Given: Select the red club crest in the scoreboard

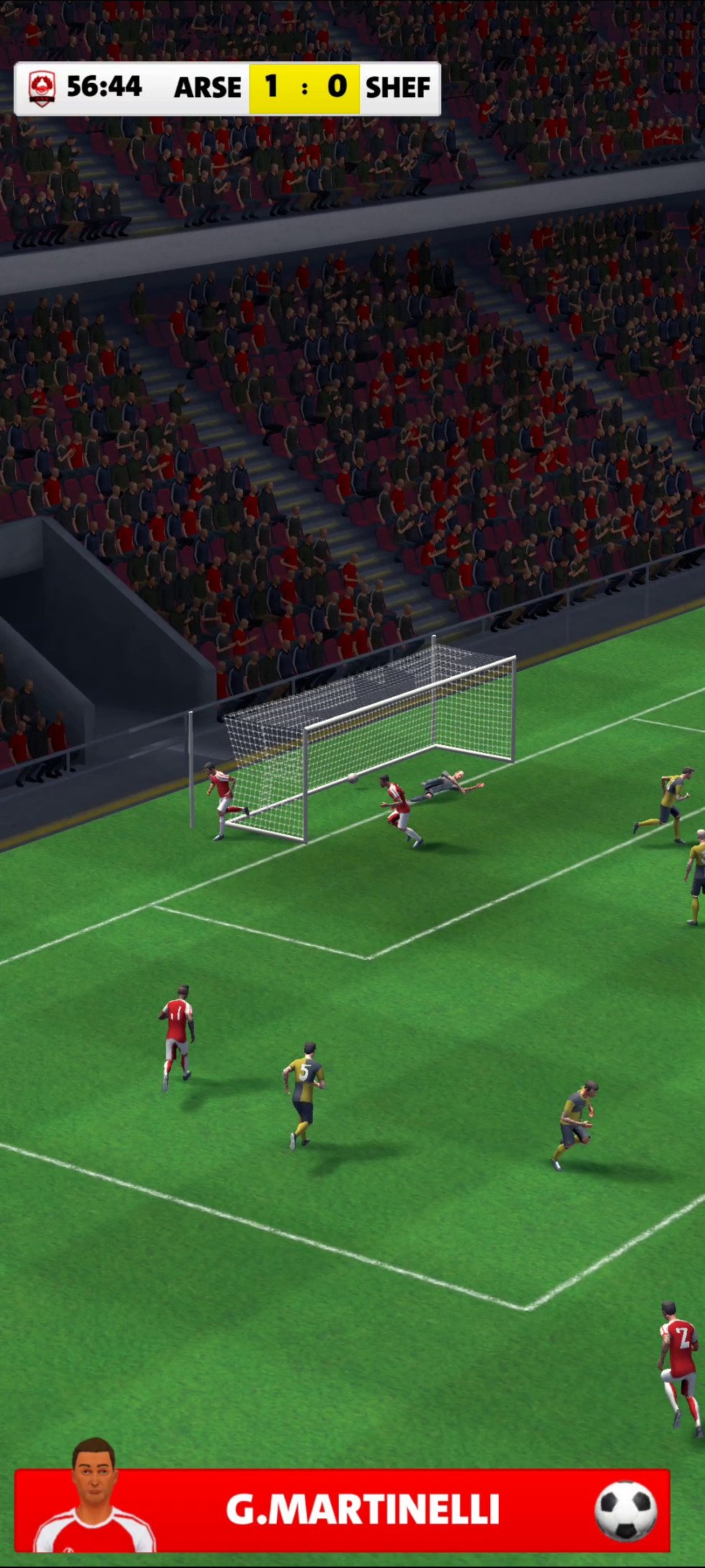Looking at the screenshot, I should coord(42,89).
